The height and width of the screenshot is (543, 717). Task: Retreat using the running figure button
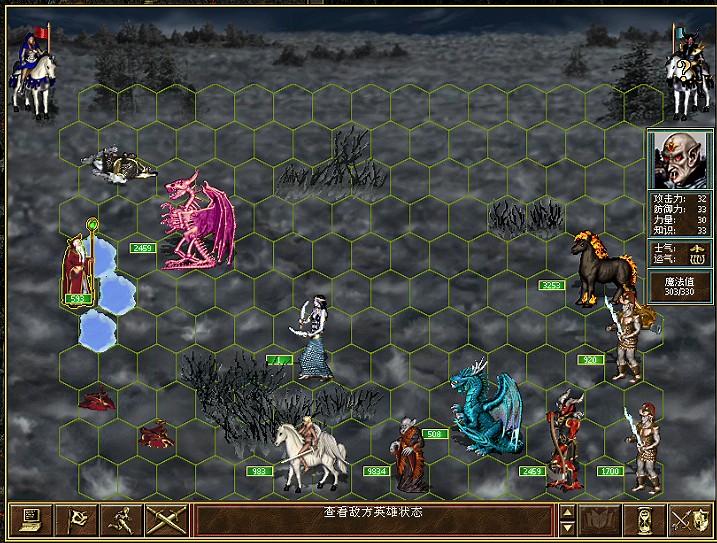(120, 520)
